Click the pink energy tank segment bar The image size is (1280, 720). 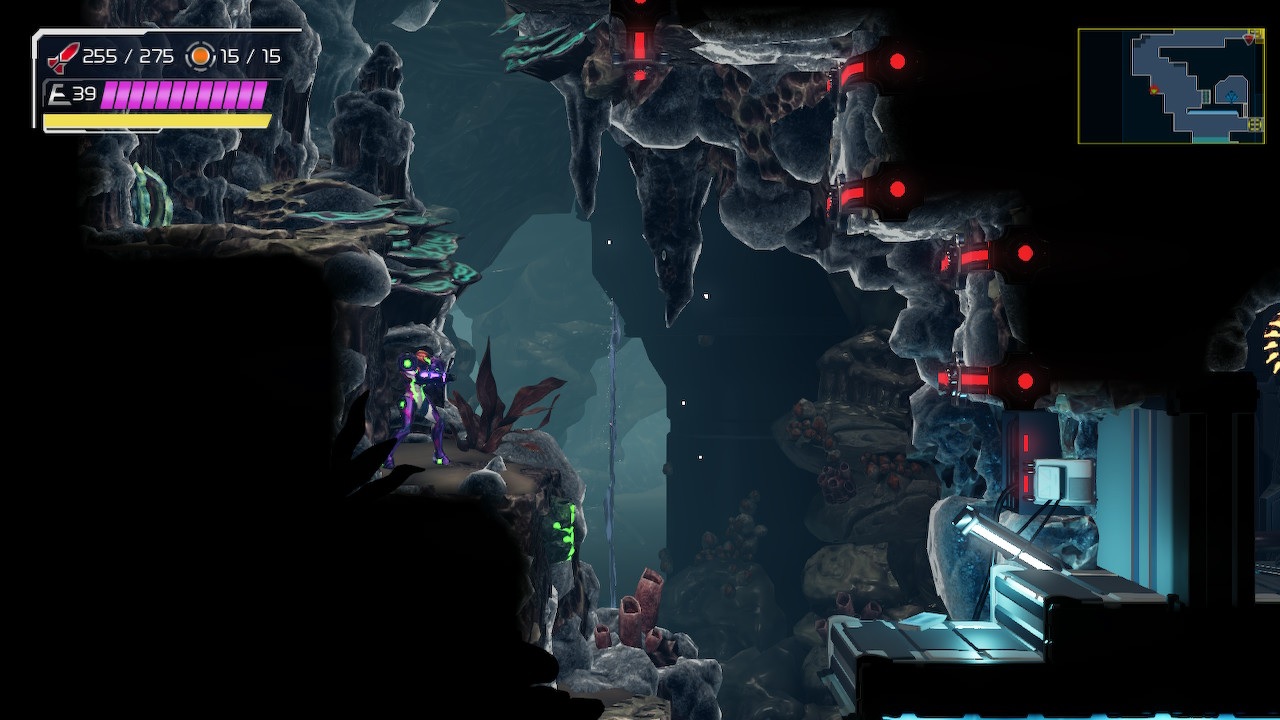[x=185, y=94]
